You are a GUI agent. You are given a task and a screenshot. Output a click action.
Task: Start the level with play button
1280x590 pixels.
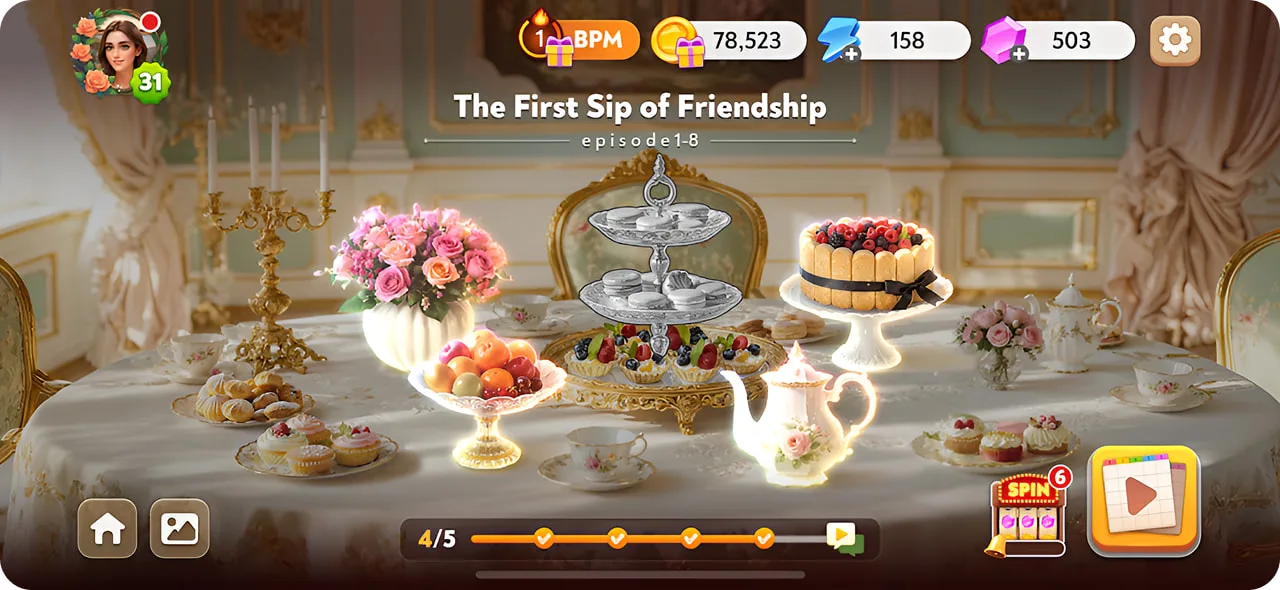pyautogui.click(x=1142, y=499)
